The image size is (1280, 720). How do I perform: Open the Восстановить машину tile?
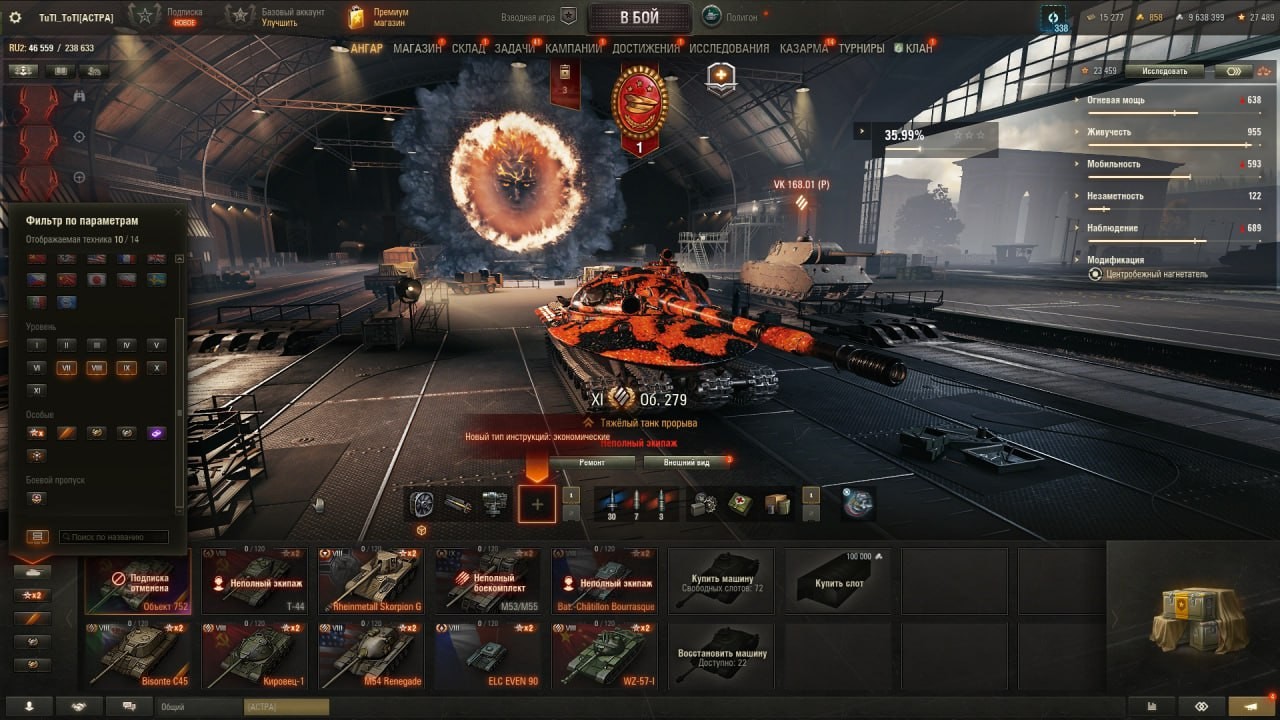[721, 655]
